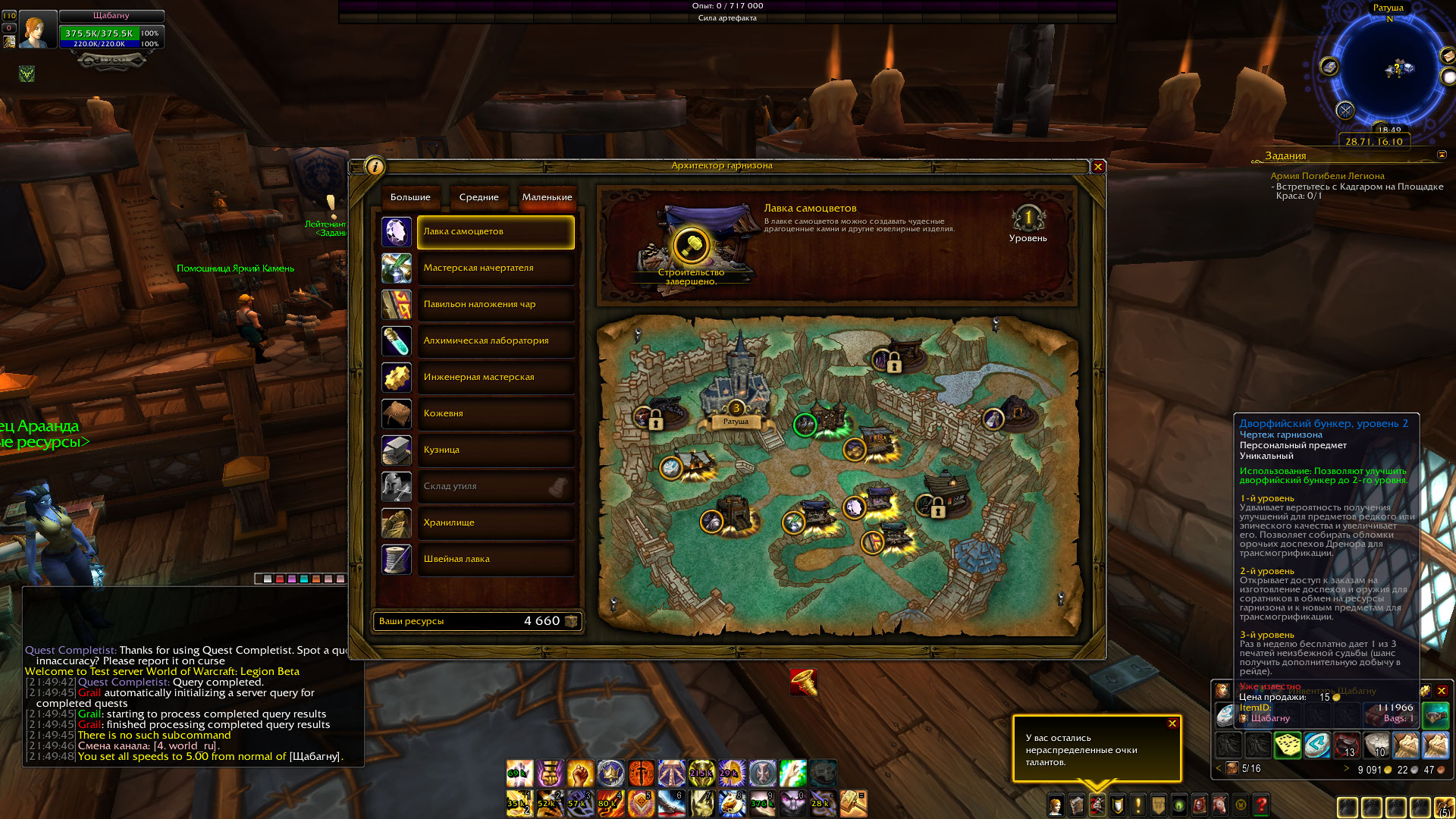The image size is (1456, 819).
Task: Dismiss the unspent talent points notification
Action: (1172, 723)
